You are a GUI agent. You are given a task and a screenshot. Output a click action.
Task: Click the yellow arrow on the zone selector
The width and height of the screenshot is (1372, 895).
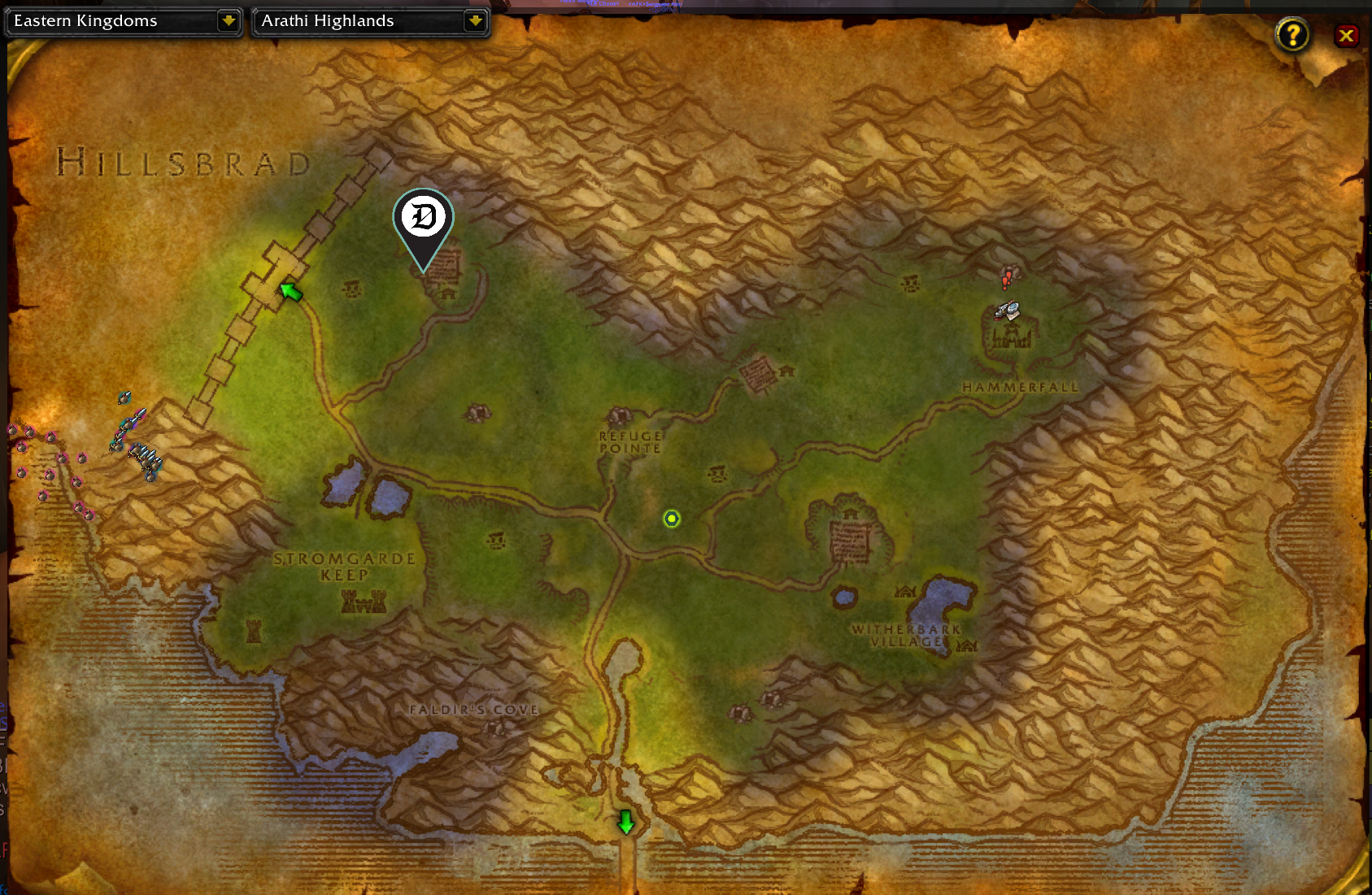(475, 21)
